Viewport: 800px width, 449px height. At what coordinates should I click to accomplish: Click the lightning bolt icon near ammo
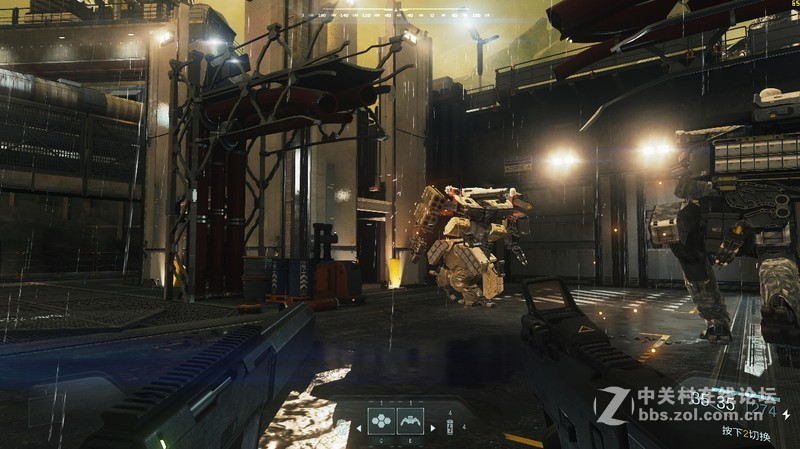pos(786,412)
